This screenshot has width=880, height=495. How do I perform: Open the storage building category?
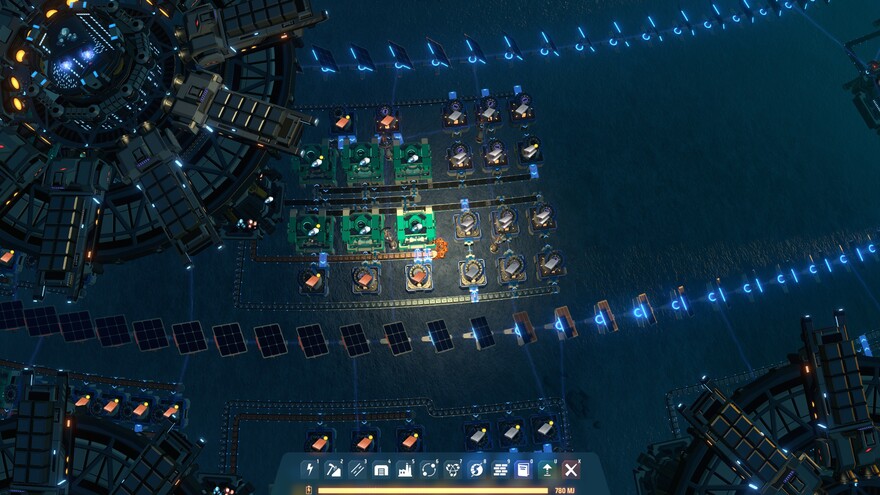click(x=381, y=469)
